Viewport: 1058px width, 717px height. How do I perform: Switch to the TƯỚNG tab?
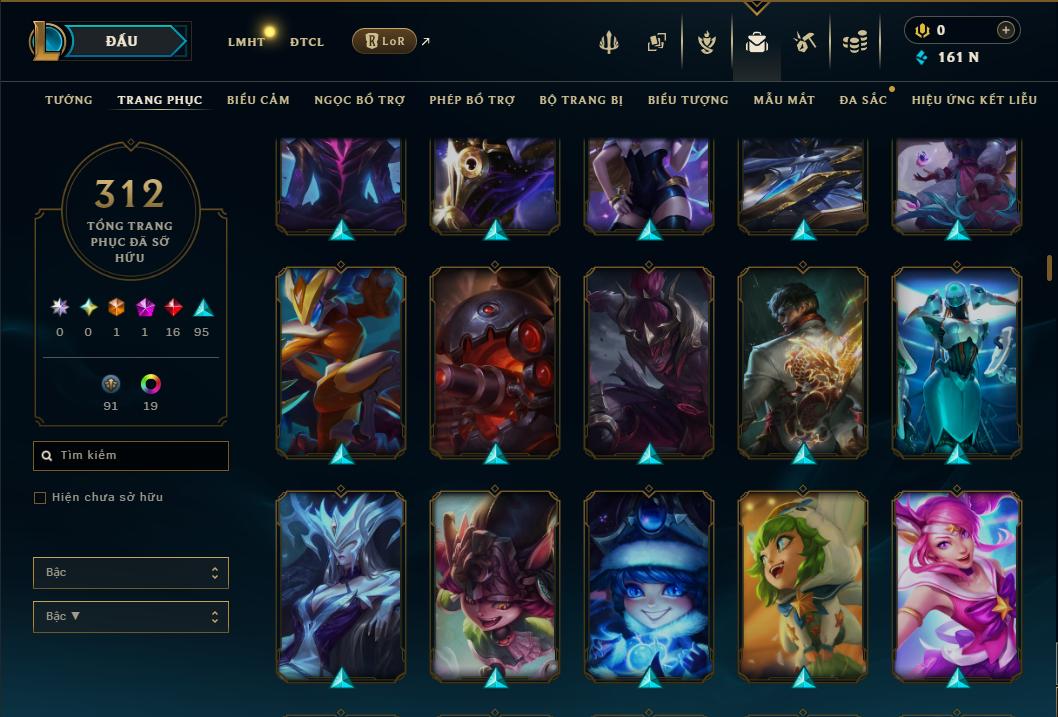[69, 100]
